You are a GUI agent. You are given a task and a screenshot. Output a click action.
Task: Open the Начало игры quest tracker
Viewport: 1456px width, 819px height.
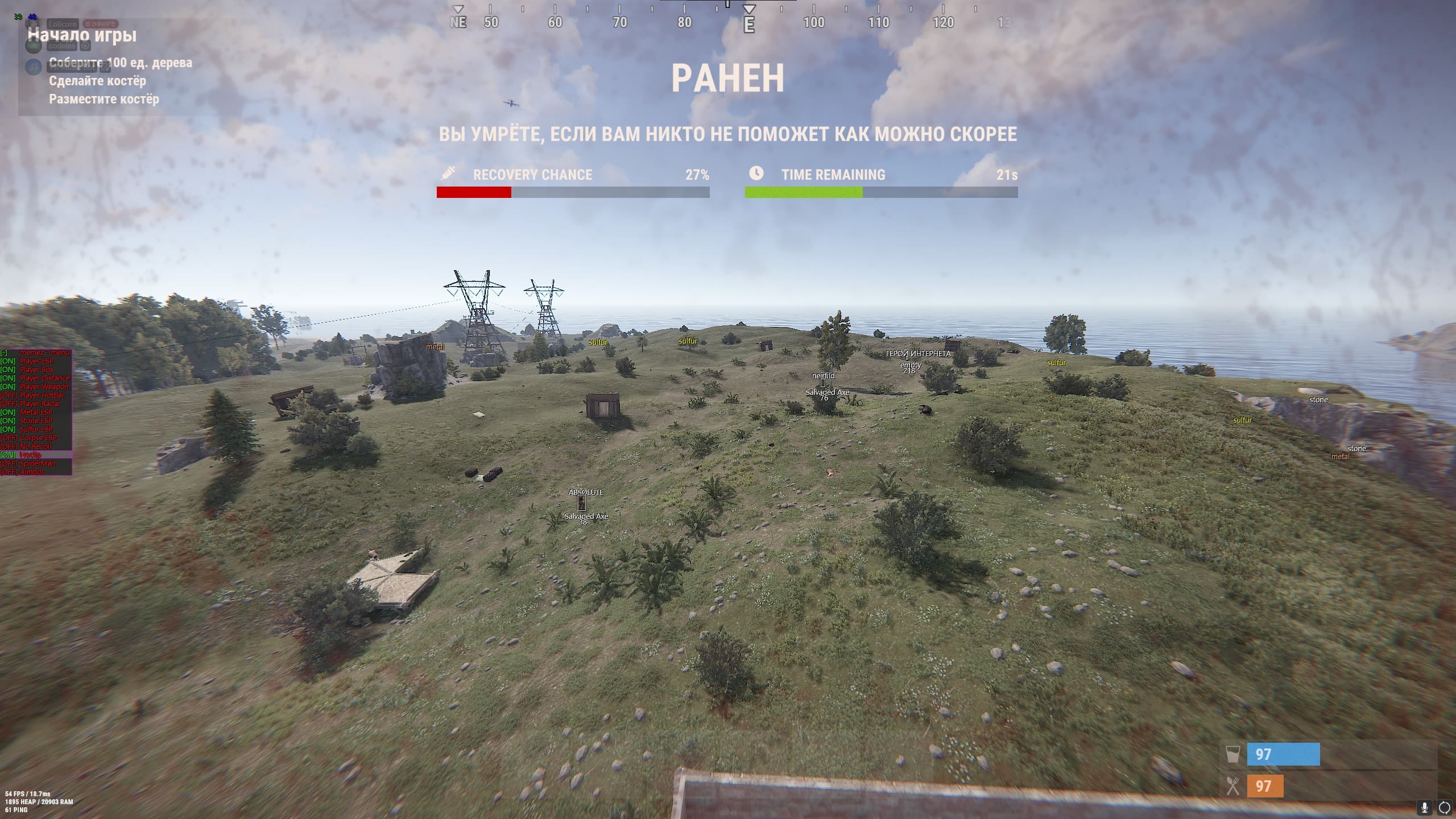pos(82,35)
